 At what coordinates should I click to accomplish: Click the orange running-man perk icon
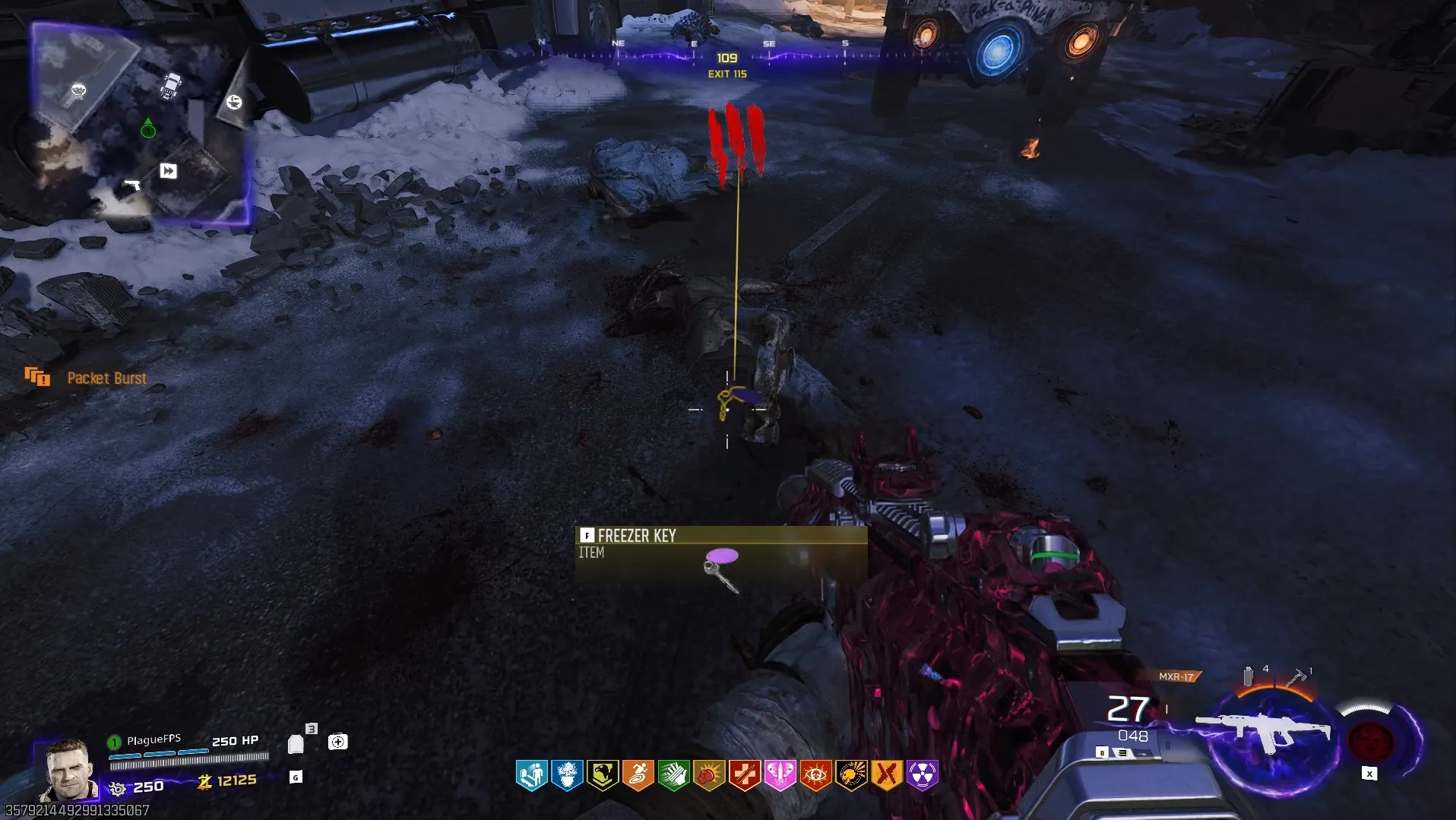point(638,775)
